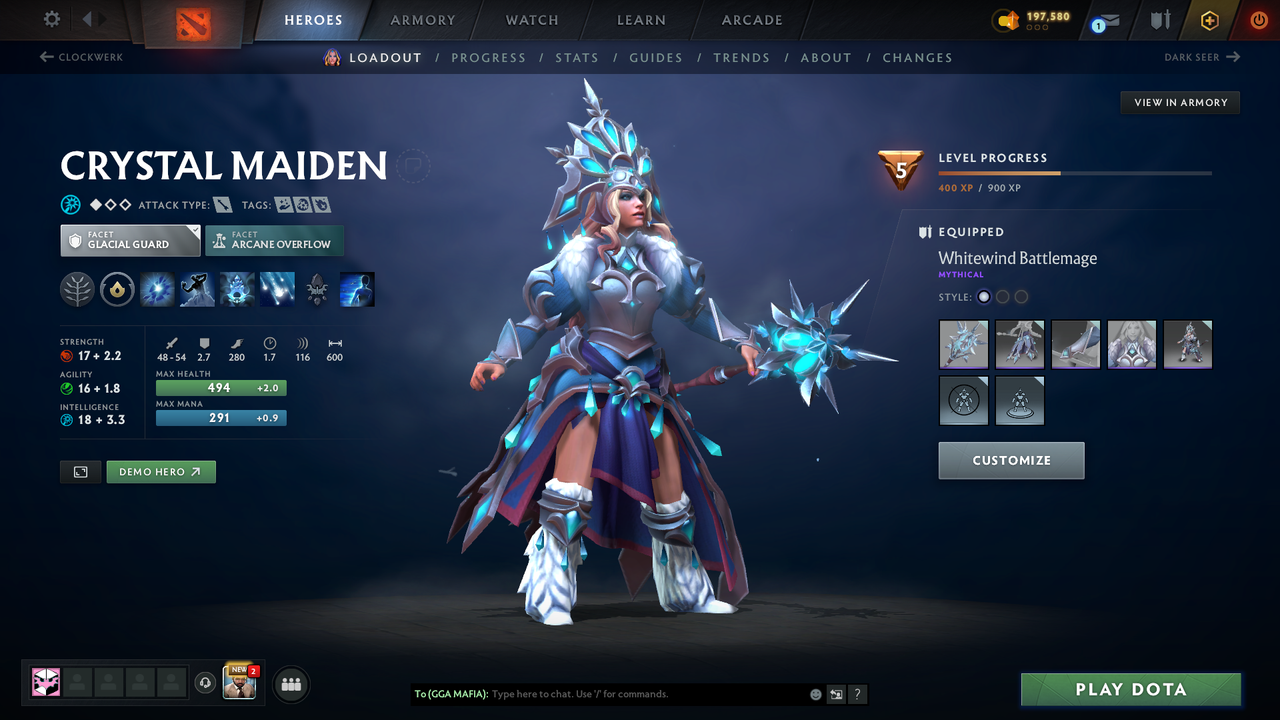
Task: Open Crystal Maiden's talent tree icon
Action: click(x=77, y=289)
